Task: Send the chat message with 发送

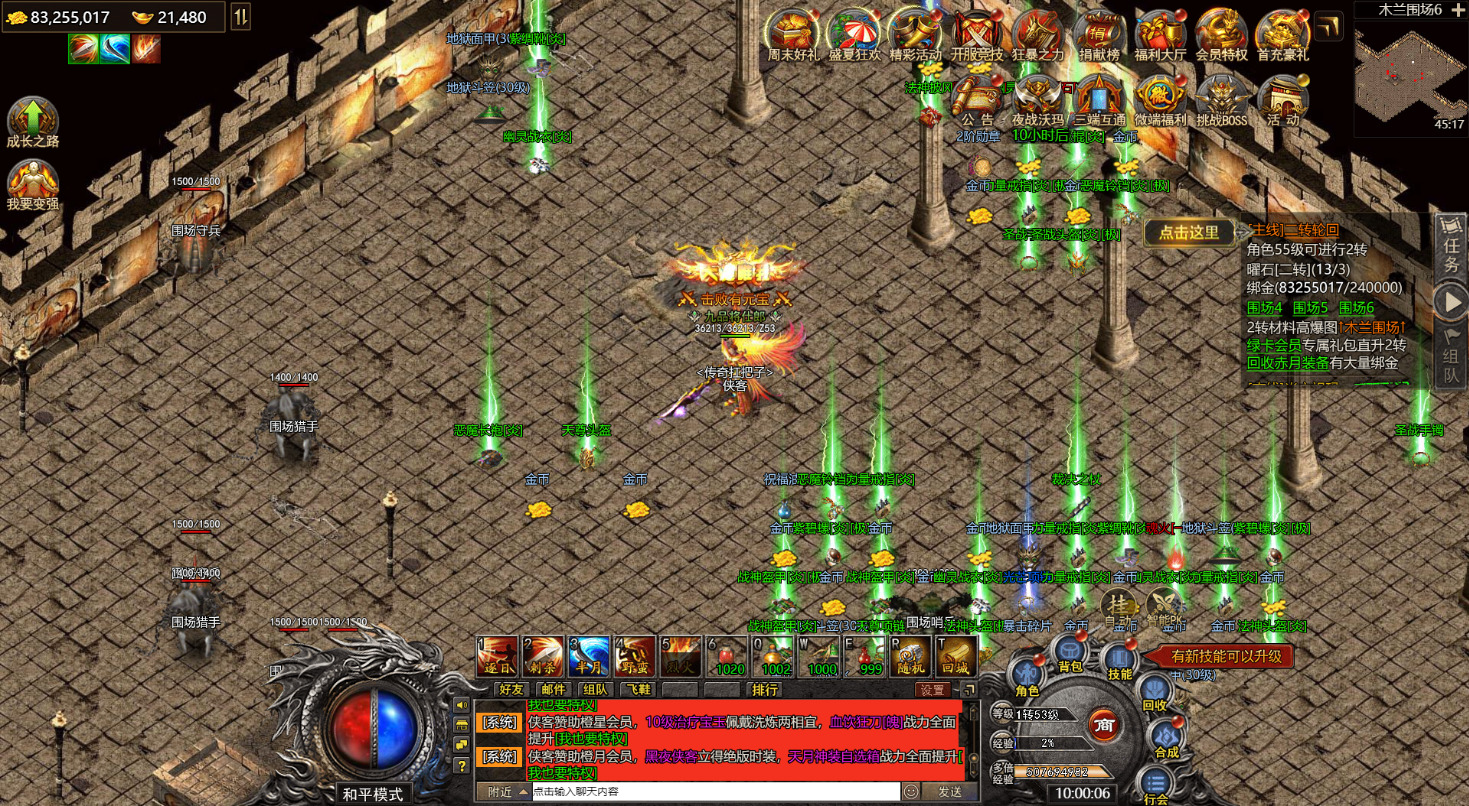Action: click(948, 791)
